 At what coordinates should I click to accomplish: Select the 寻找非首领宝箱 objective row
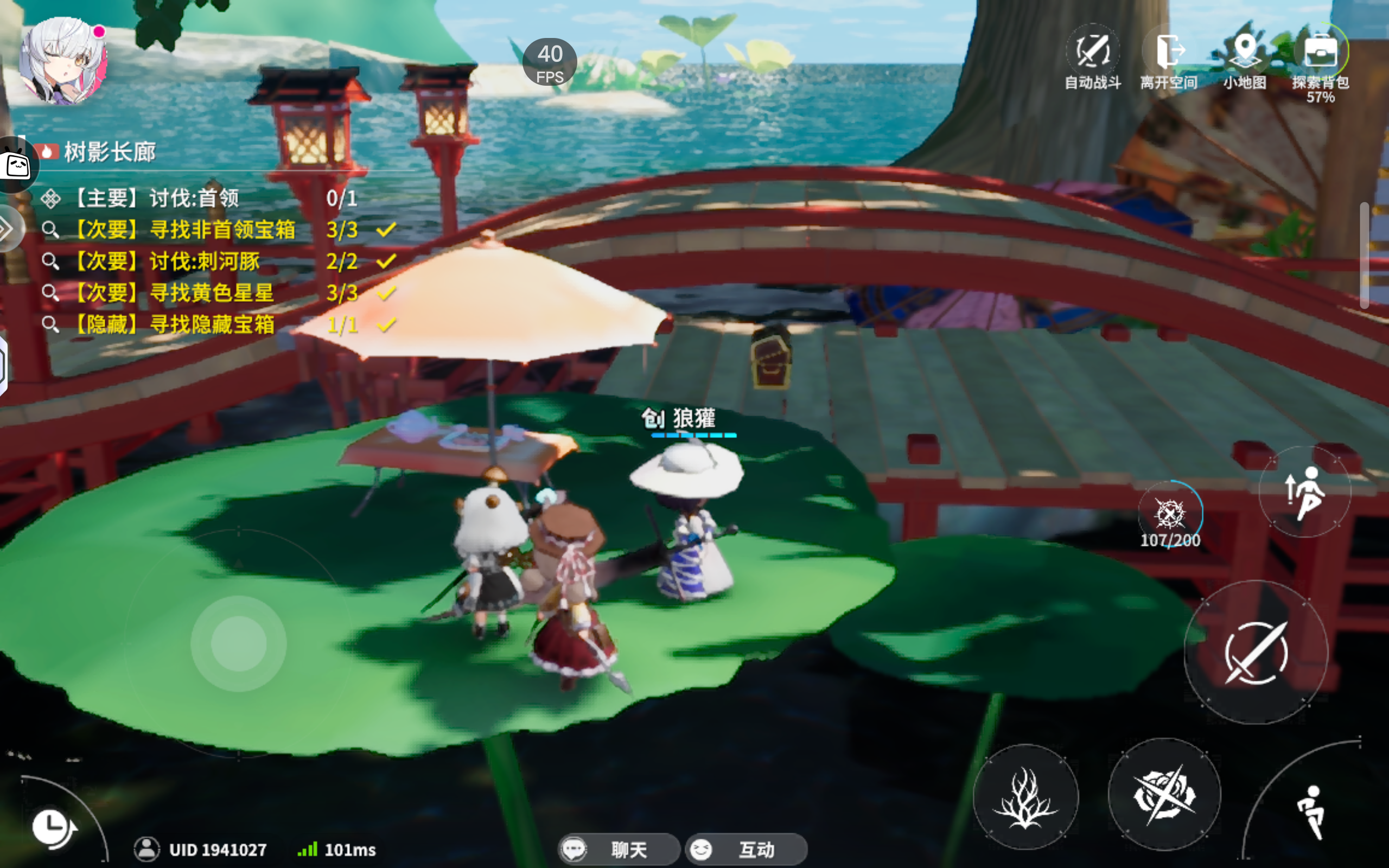click(x=221, y=230)
